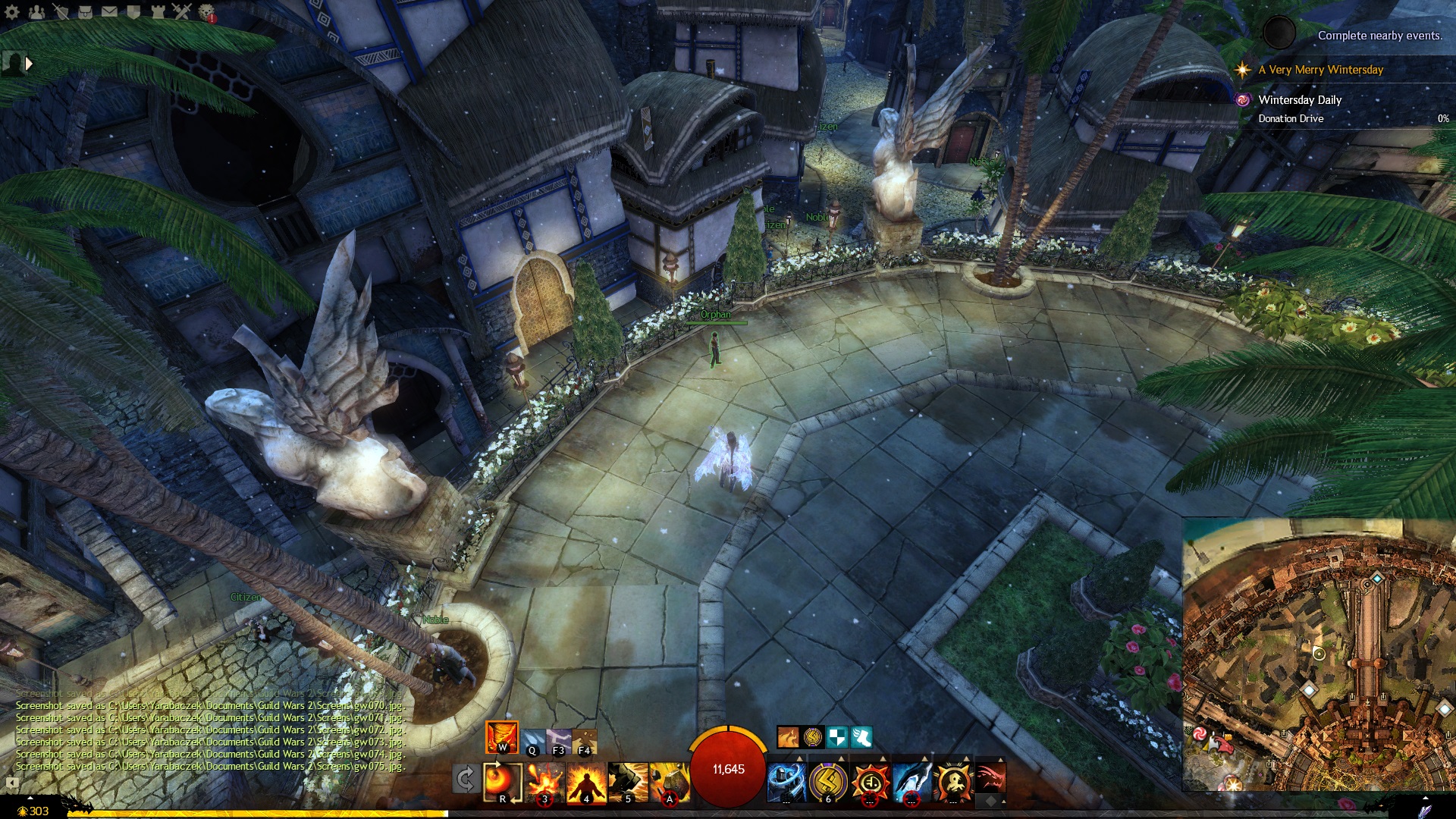
Task: Open the inventory bag icon
Action: point(85,11)
